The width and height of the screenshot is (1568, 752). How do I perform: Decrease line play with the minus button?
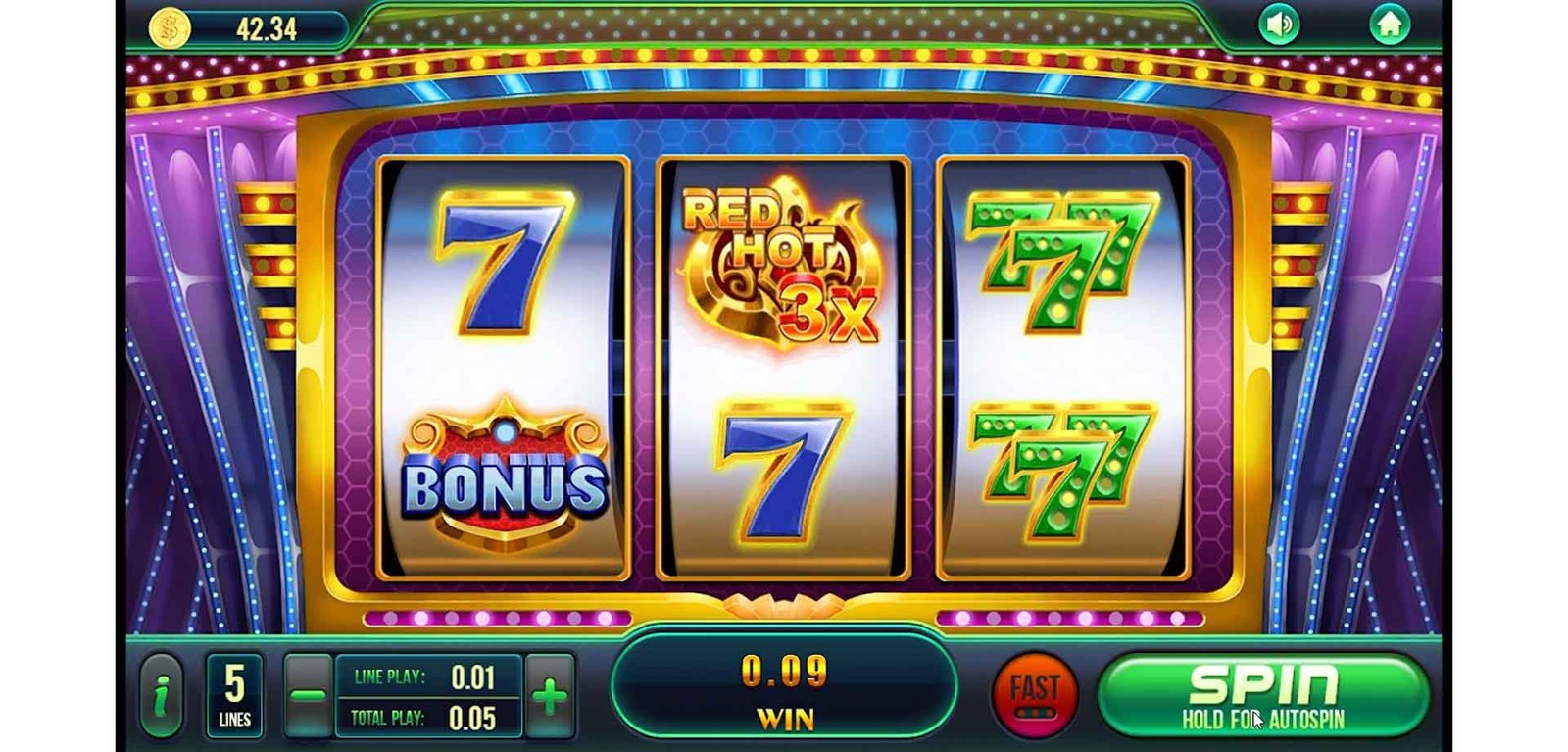308,696
